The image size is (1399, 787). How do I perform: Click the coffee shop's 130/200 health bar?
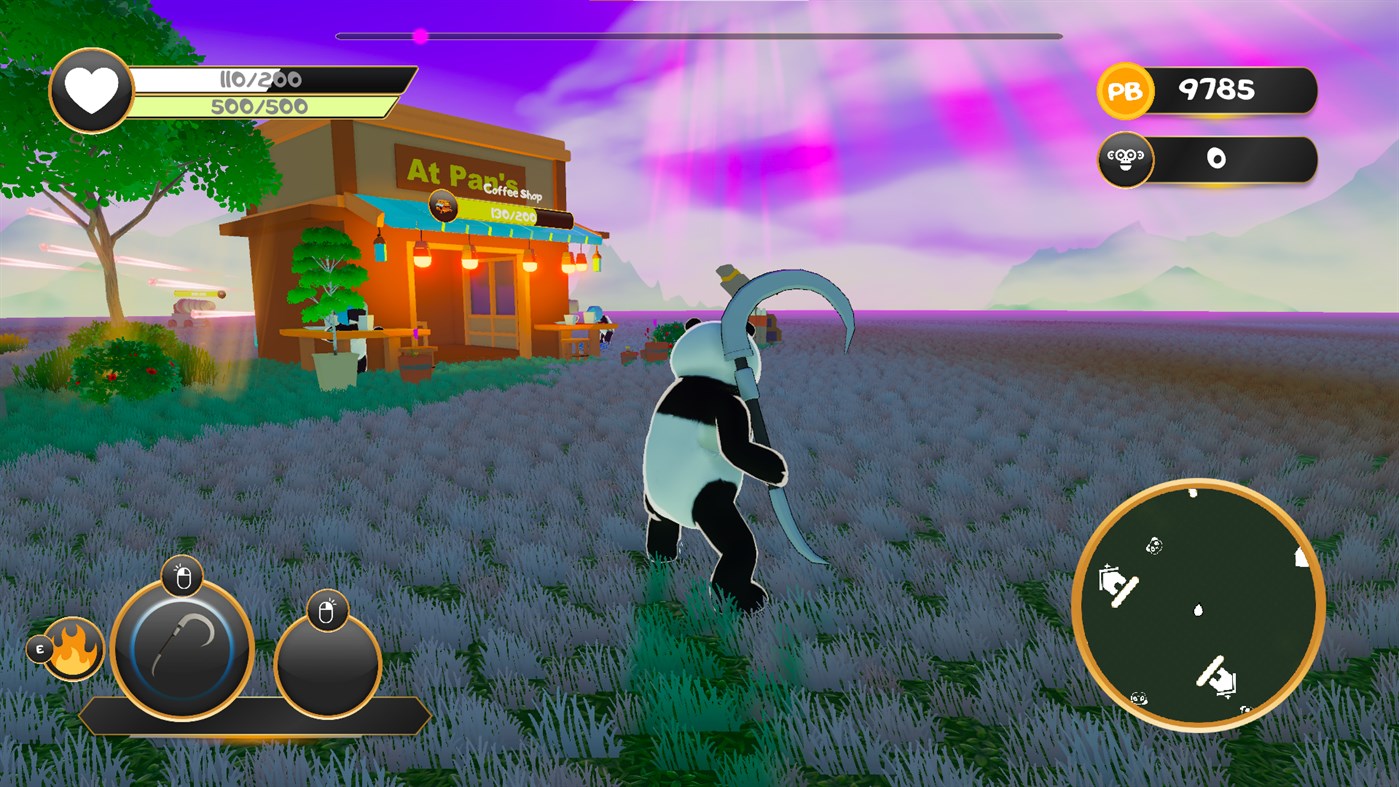click(512, 212)
